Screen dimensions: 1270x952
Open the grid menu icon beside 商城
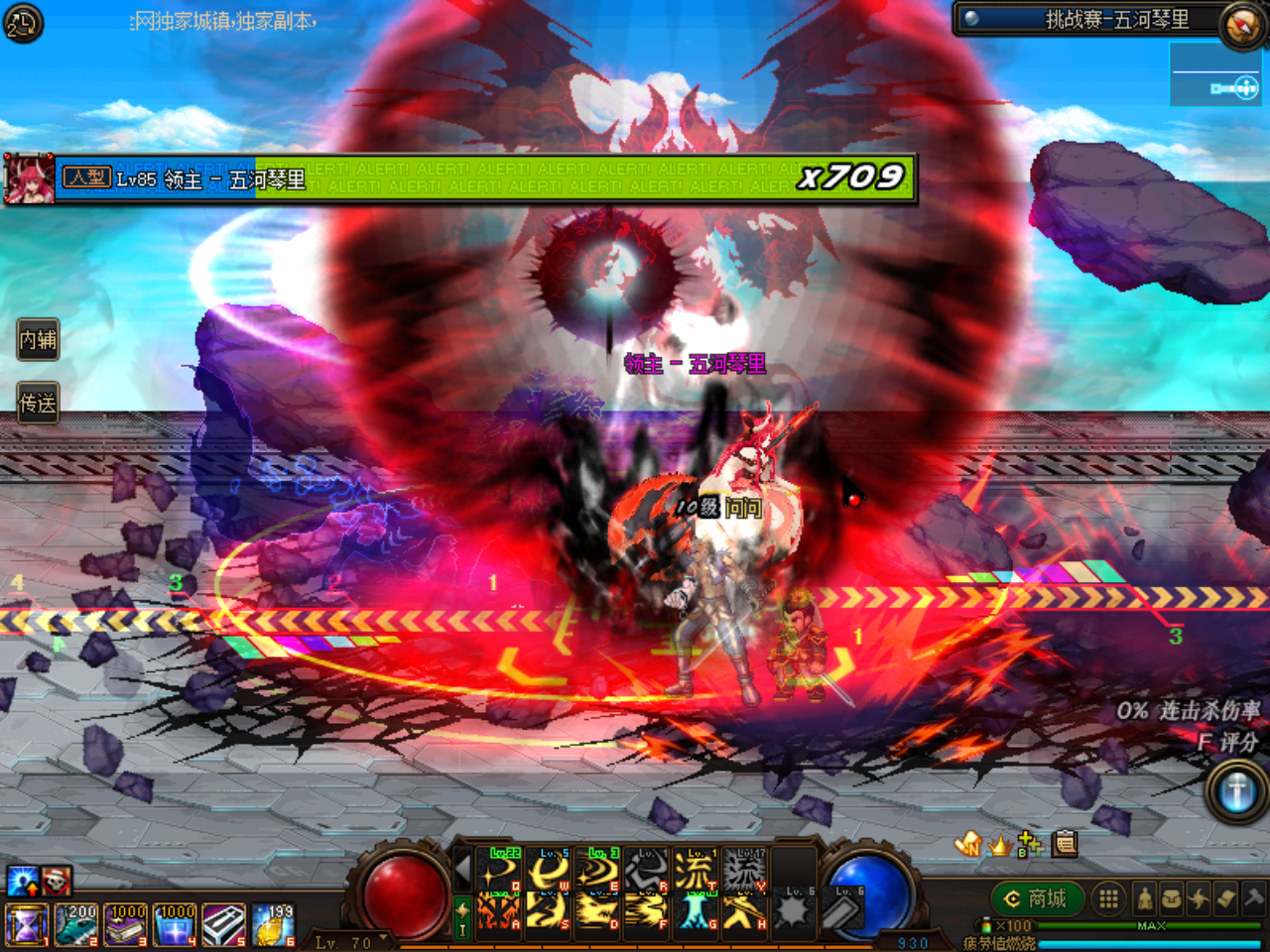click(x=1108, y=899)
